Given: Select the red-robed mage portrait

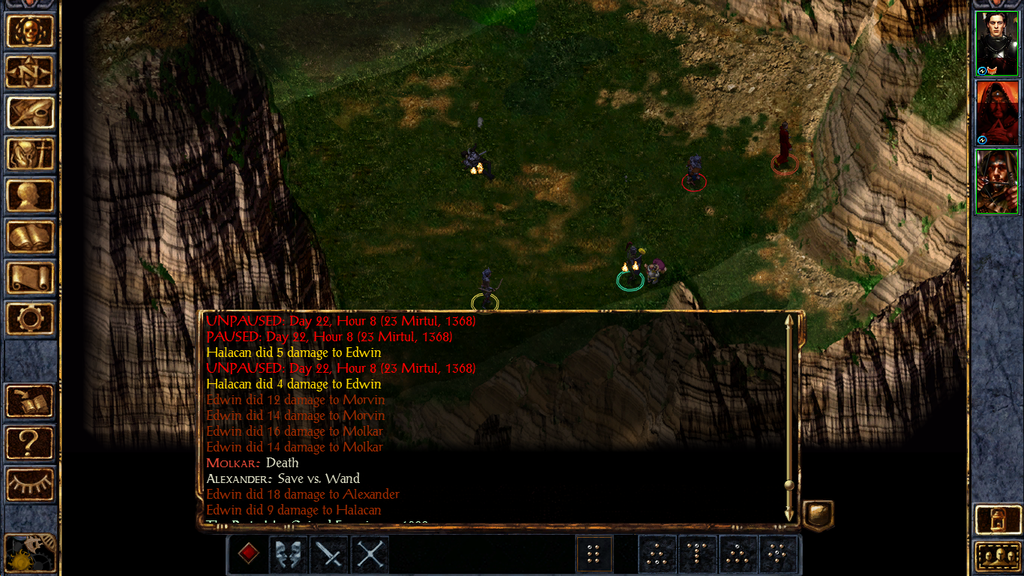Looking at the screenshot, I should tap(996, 112).
